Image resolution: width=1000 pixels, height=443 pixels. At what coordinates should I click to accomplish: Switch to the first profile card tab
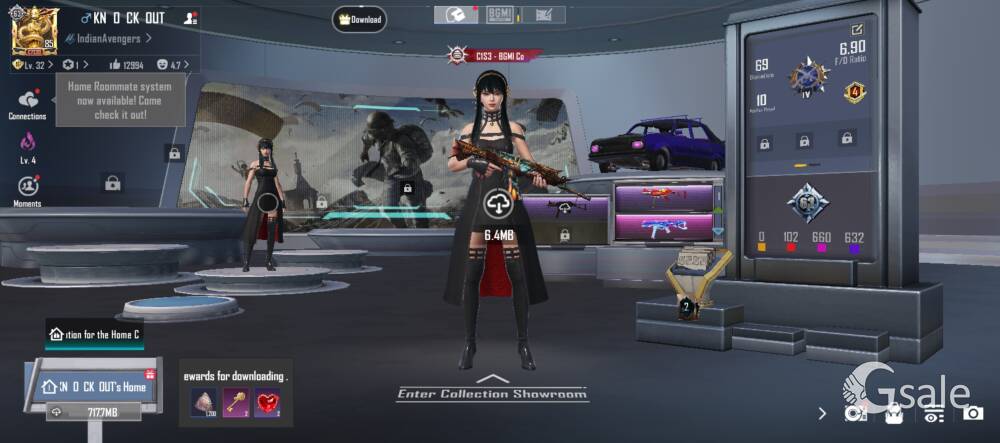[455, 14]
